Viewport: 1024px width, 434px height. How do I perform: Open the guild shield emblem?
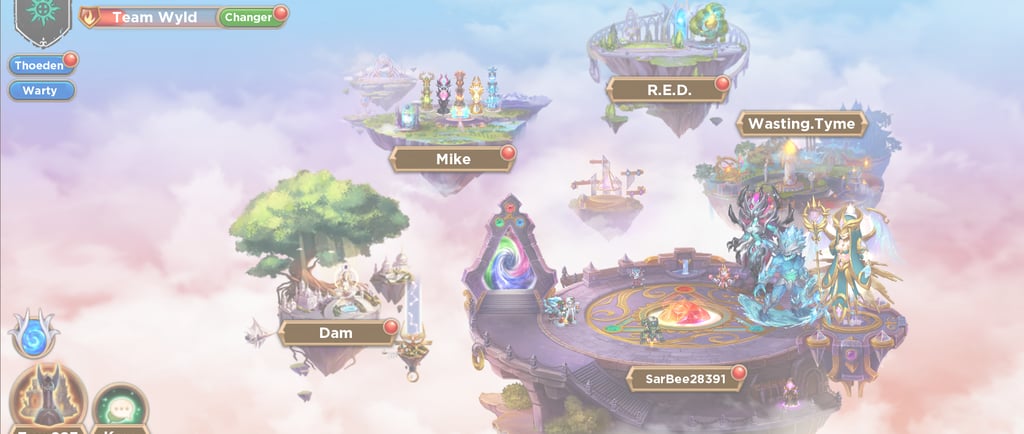point(40,20)
